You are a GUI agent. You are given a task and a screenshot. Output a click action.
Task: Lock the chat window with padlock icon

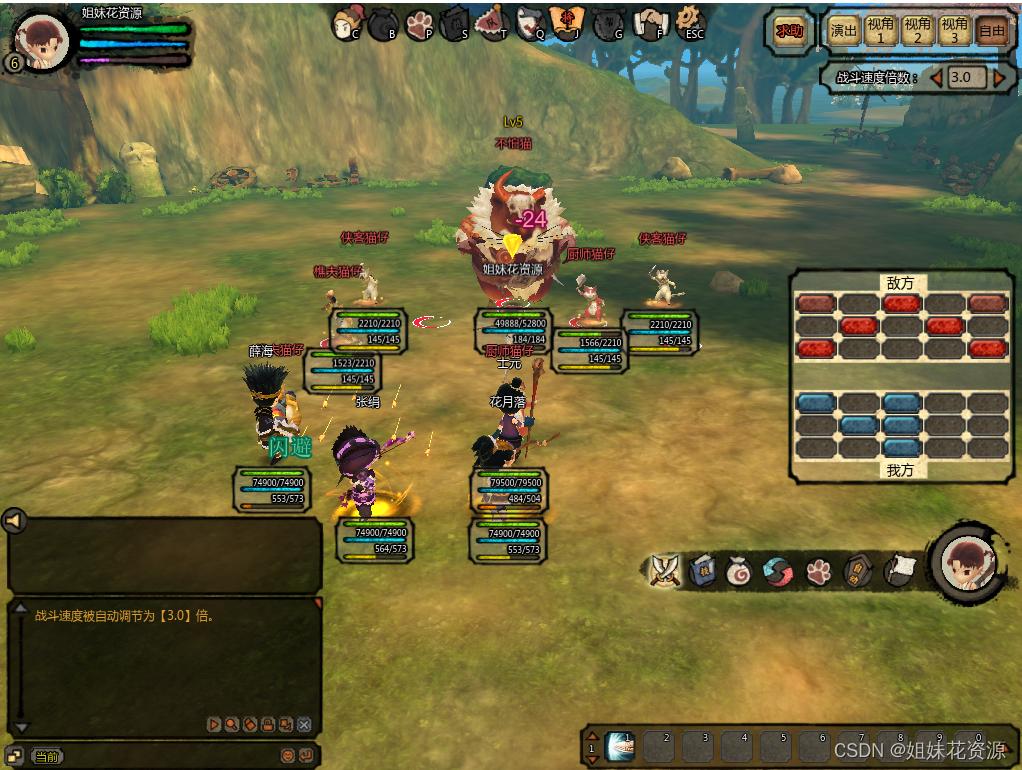(268, 724)
